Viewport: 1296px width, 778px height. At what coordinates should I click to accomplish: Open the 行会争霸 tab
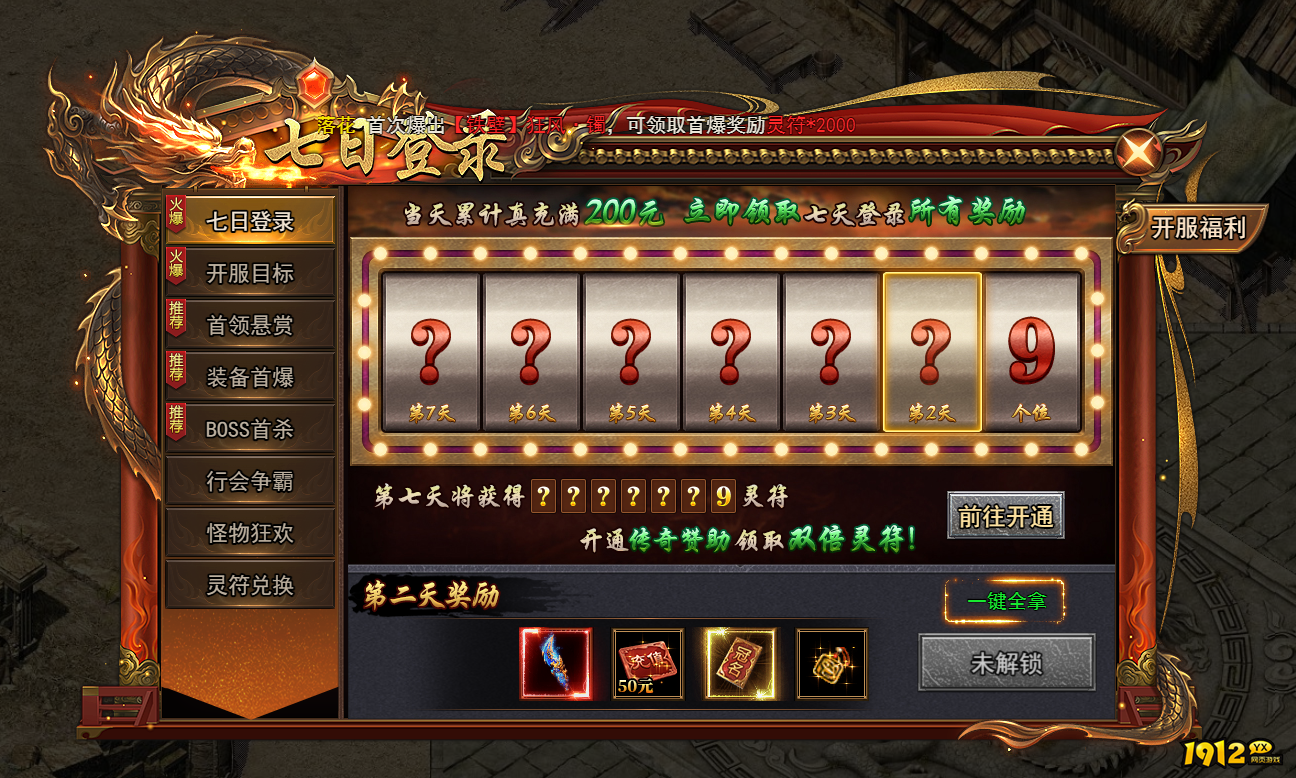250,481
